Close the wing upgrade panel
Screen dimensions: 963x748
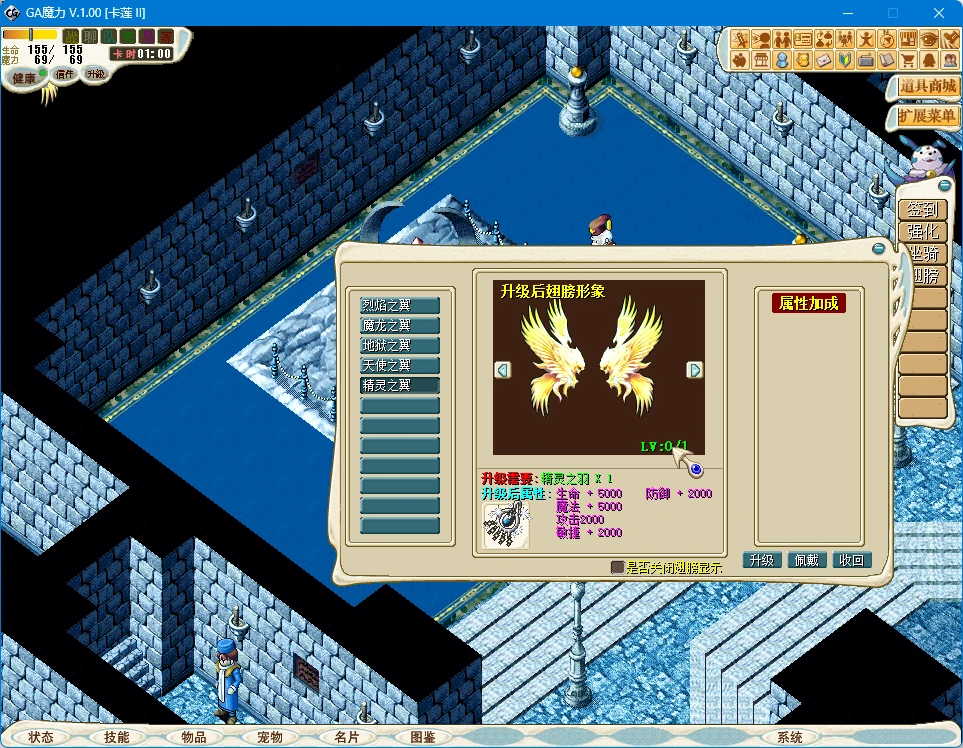[x=878, y=247]
